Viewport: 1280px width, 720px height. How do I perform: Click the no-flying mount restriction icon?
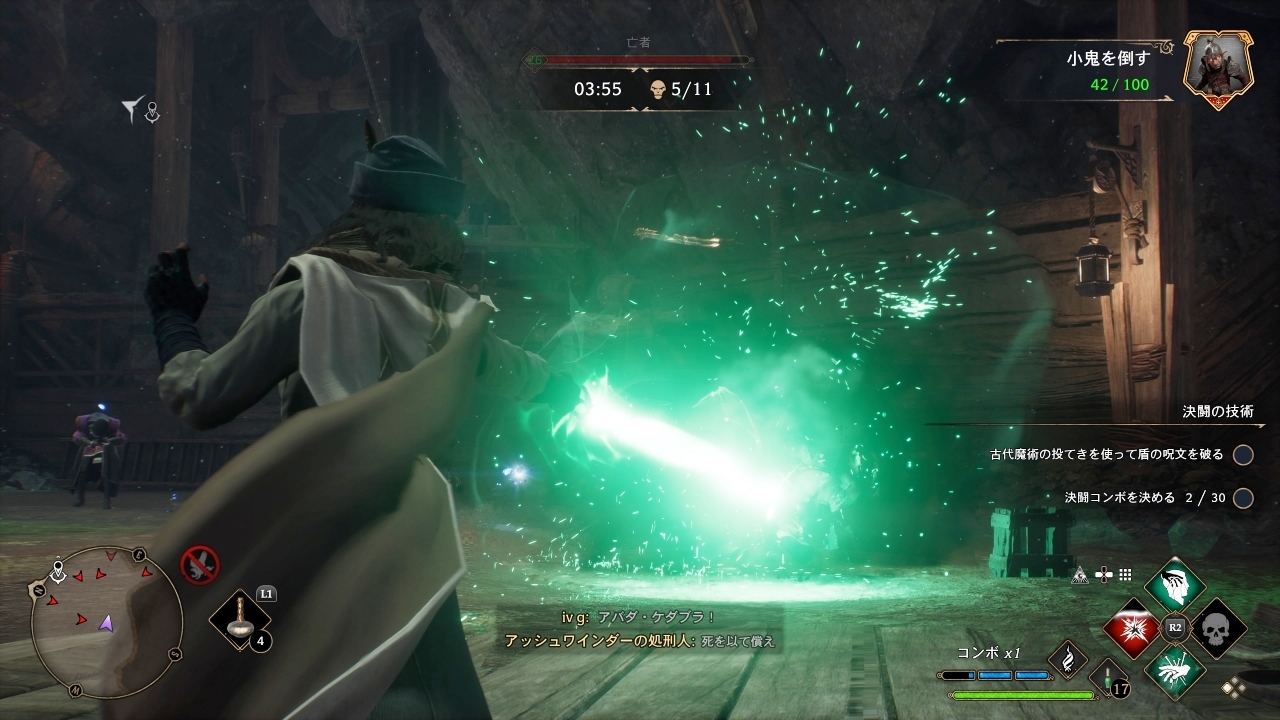coord(199,565)
